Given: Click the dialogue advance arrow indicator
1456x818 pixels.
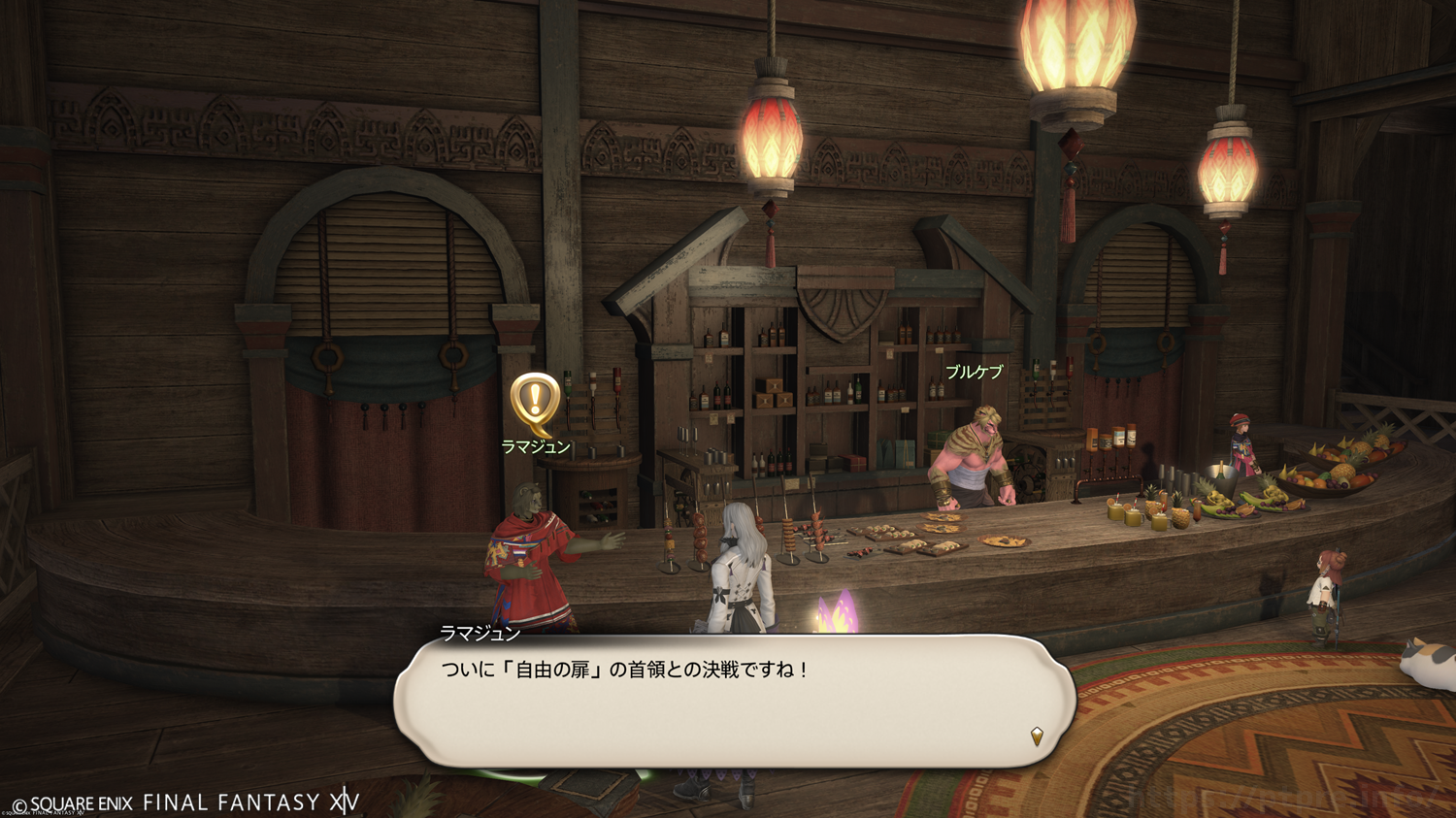Looking at the screenshot, I should click(x=1037, y=736).
